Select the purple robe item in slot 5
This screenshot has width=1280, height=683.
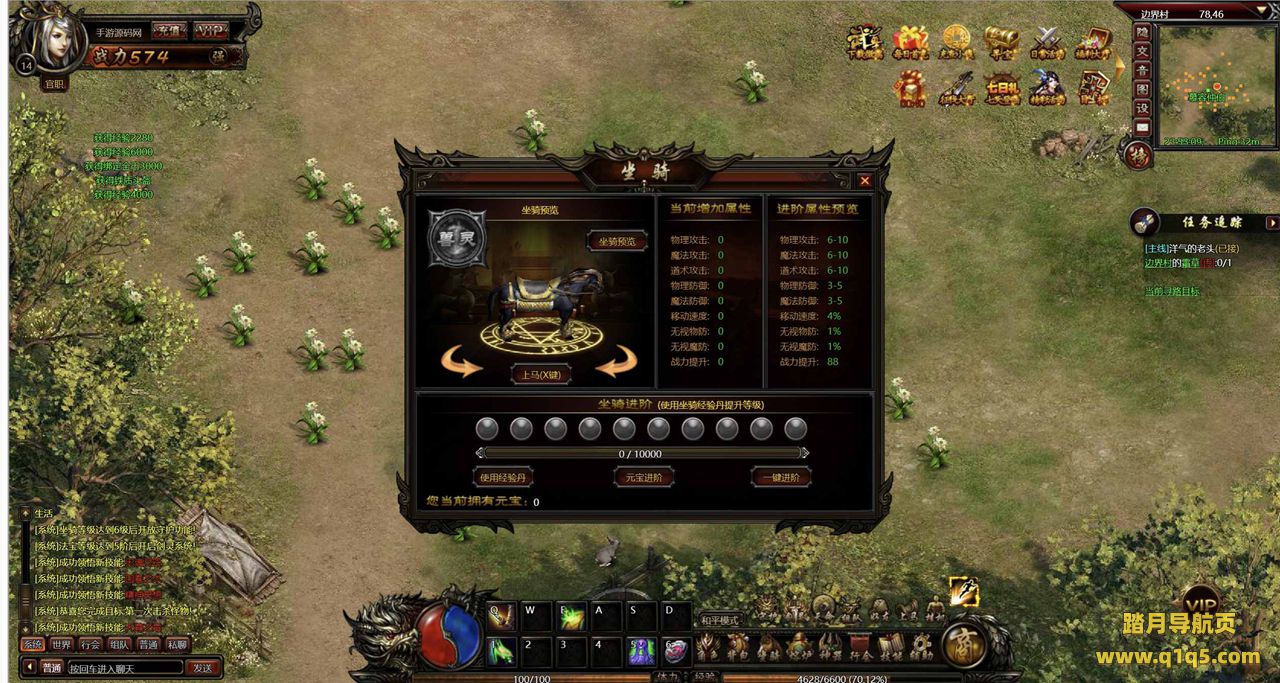click(642, 650)
